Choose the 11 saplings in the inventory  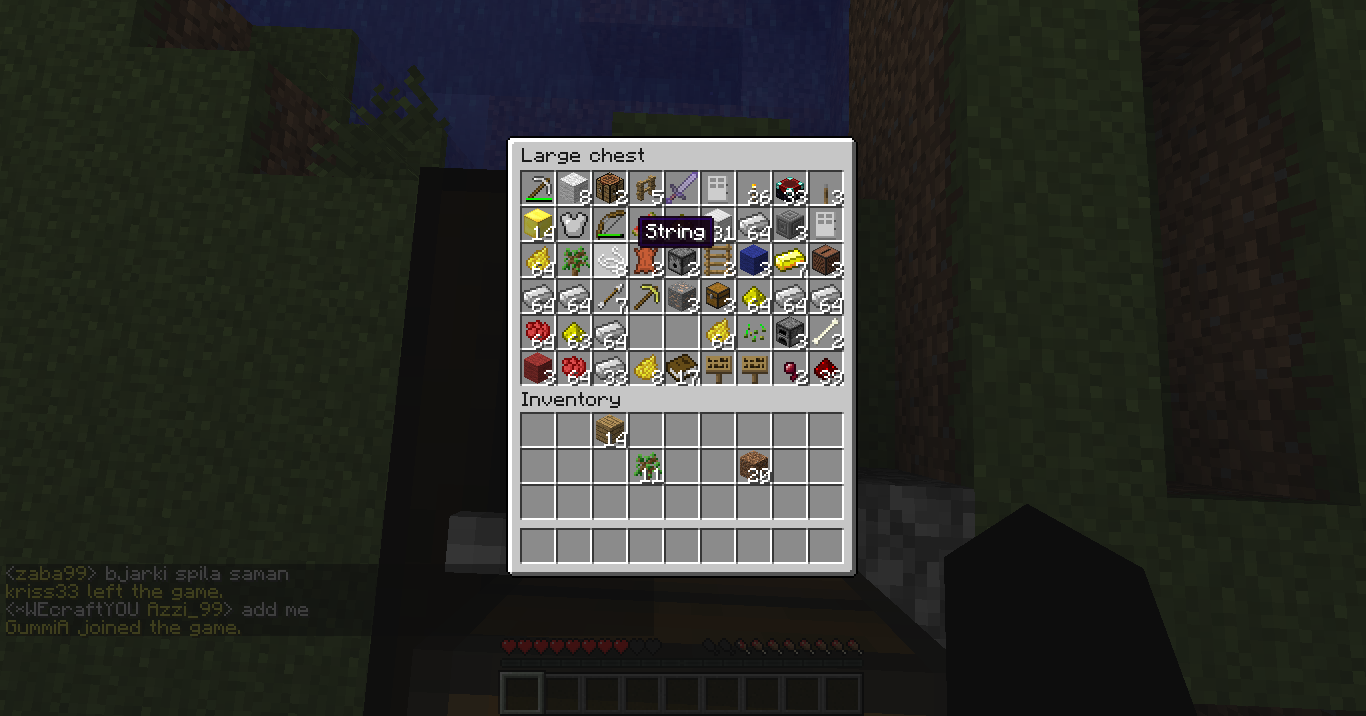click(646, 467)
